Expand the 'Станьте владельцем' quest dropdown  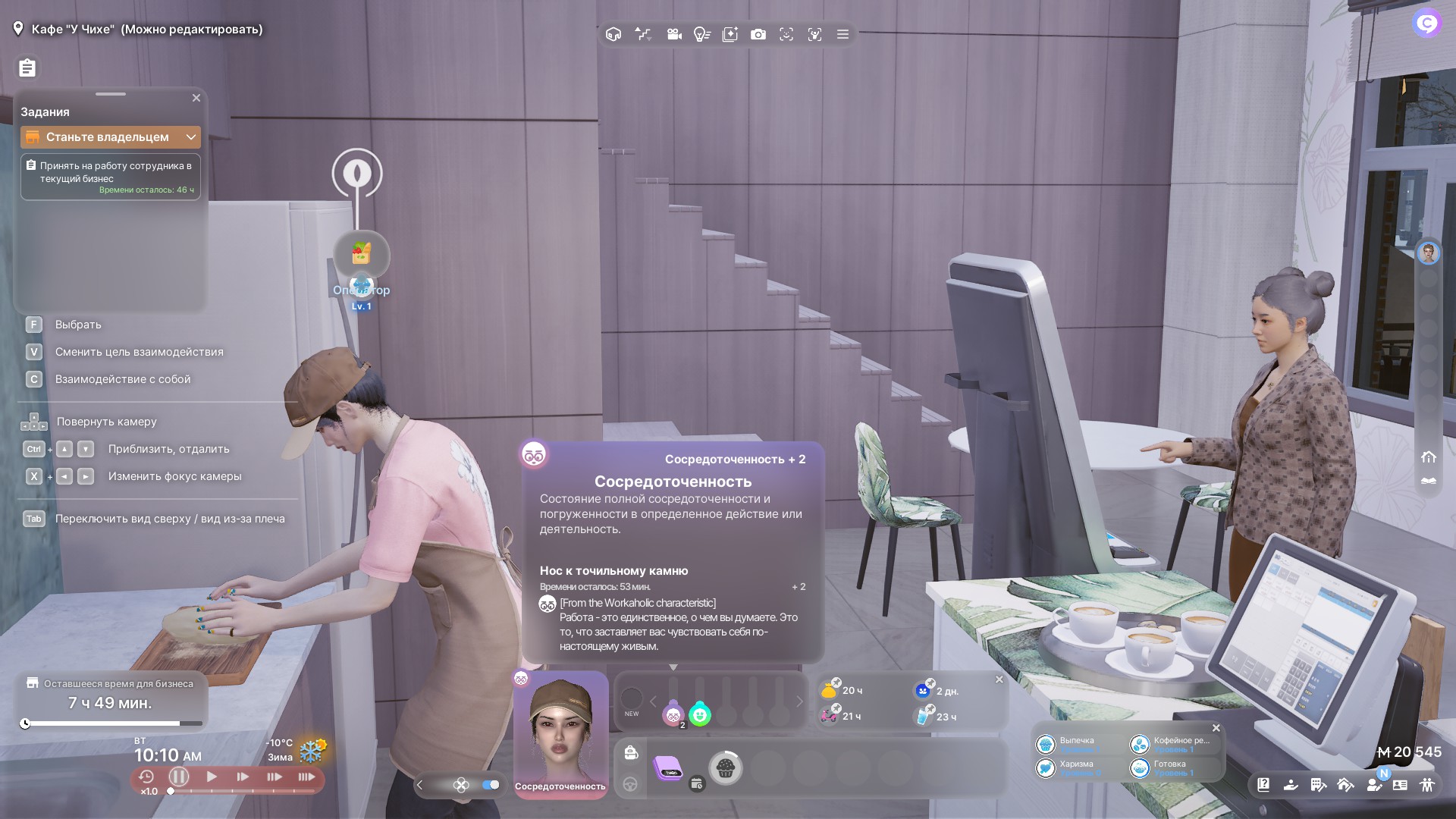click(x=191, y=137)
